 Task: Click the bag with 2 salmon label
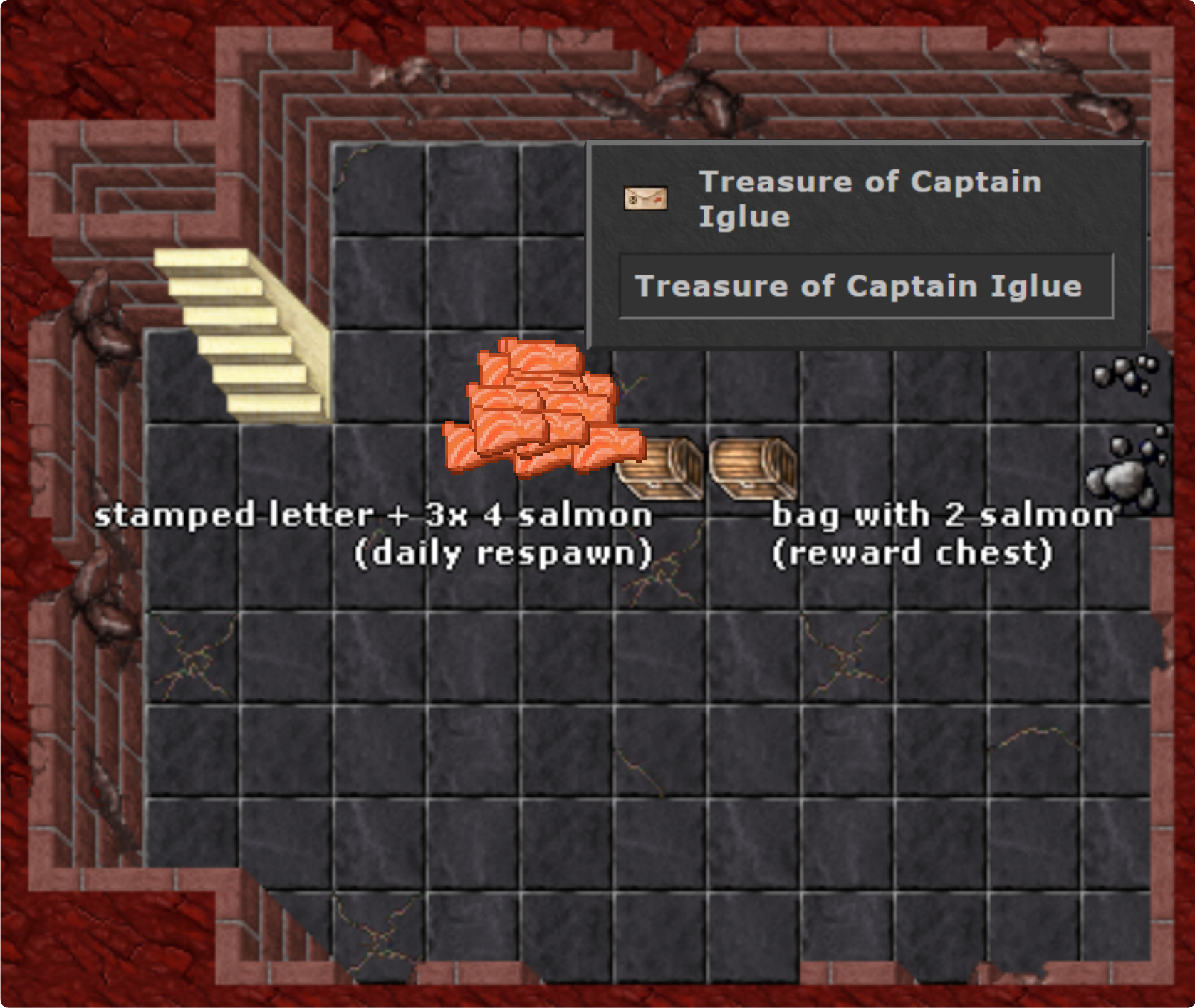pyautogui.click(x=944, y=515)
